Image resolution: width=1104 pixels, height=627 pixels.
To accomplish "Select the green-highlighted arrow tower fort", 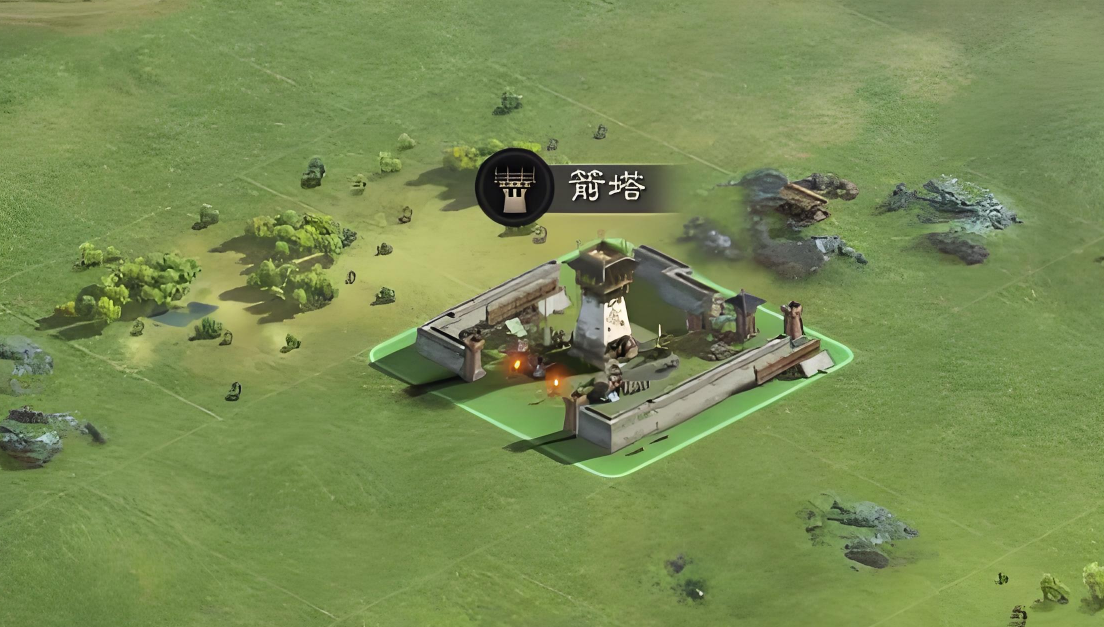I will 610,350.
